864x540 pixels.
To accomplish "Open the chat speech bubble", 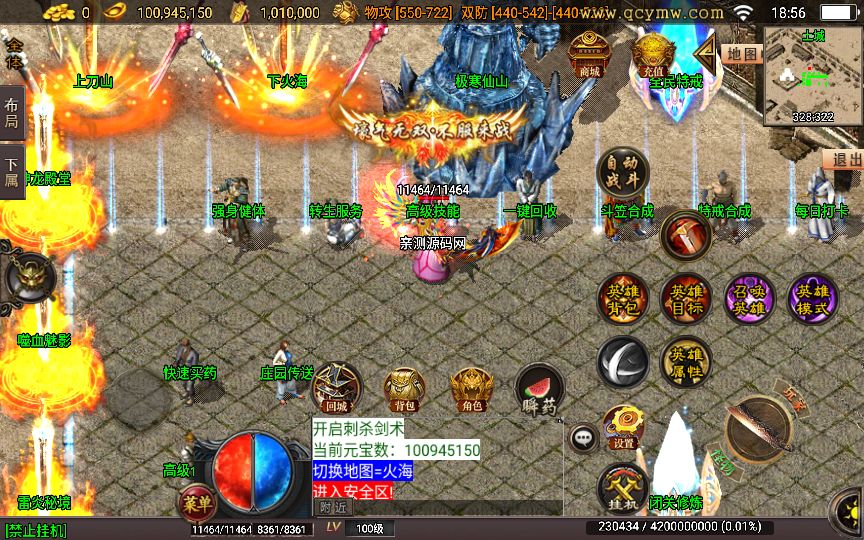I will tap(582, 438).
